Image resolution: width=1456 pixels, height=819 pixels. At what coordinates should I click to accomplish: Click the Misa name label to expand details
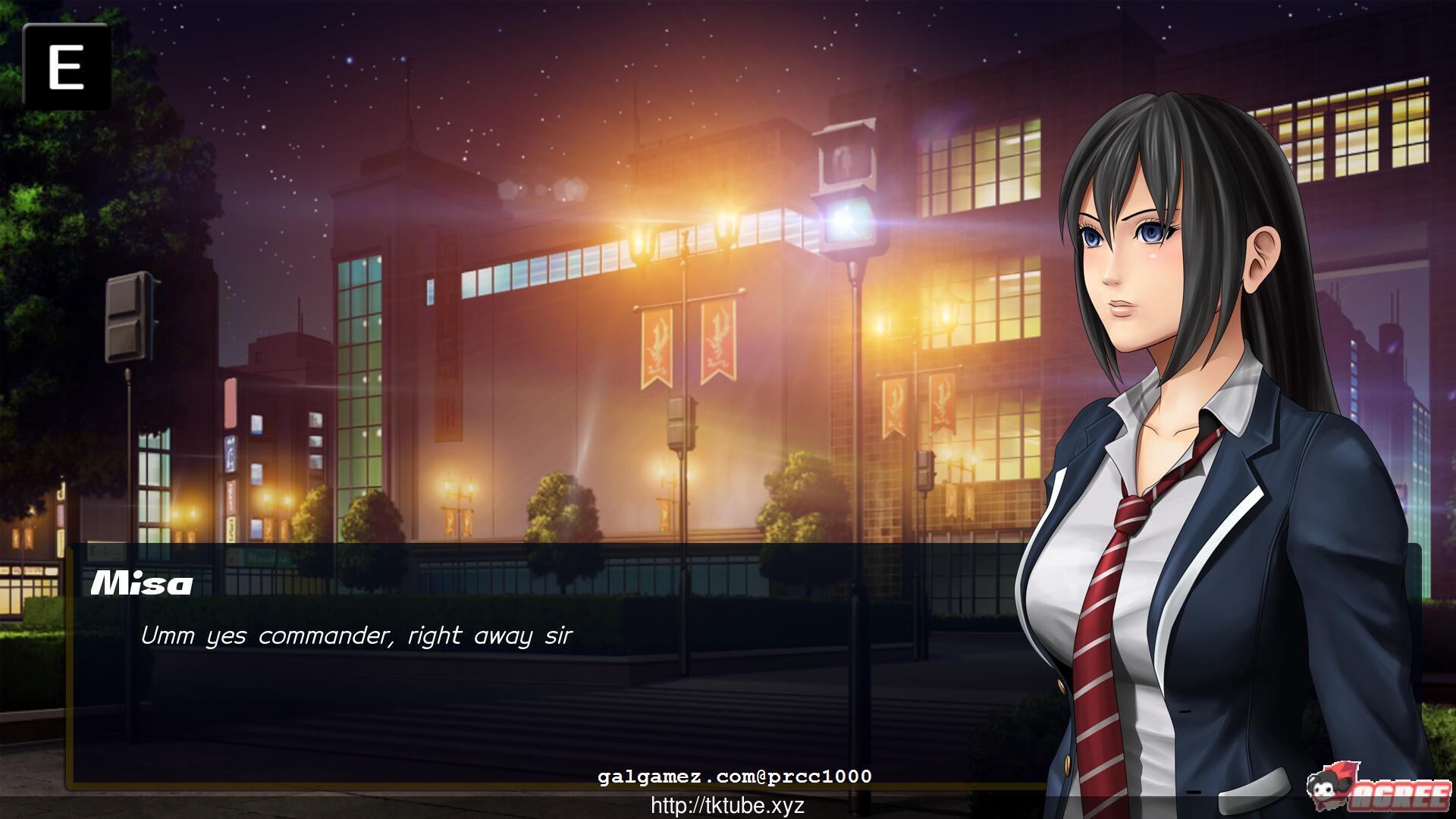[x=140, y=584]
